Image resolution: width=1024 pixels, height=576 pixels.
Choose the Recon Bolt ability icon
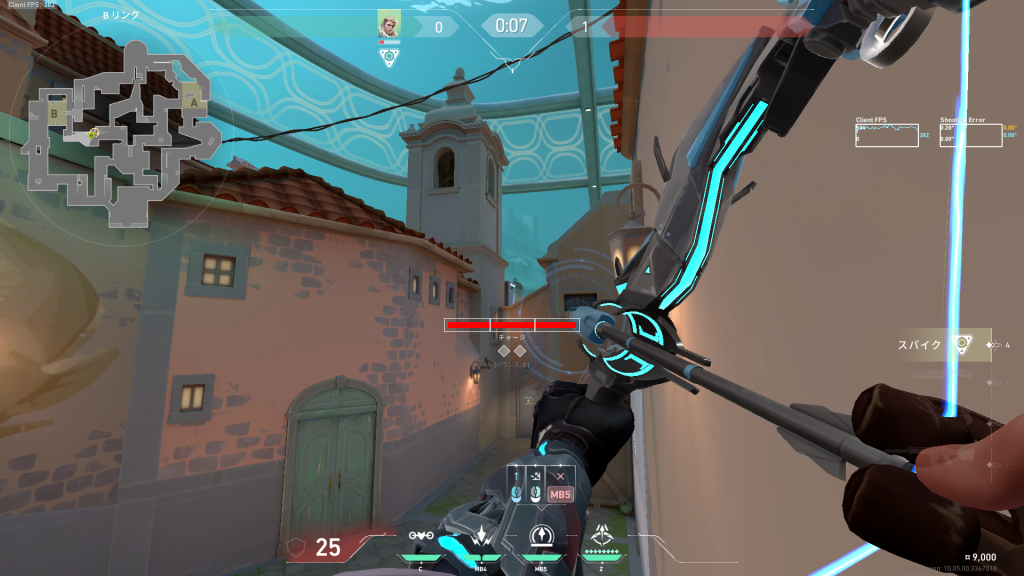541,536
